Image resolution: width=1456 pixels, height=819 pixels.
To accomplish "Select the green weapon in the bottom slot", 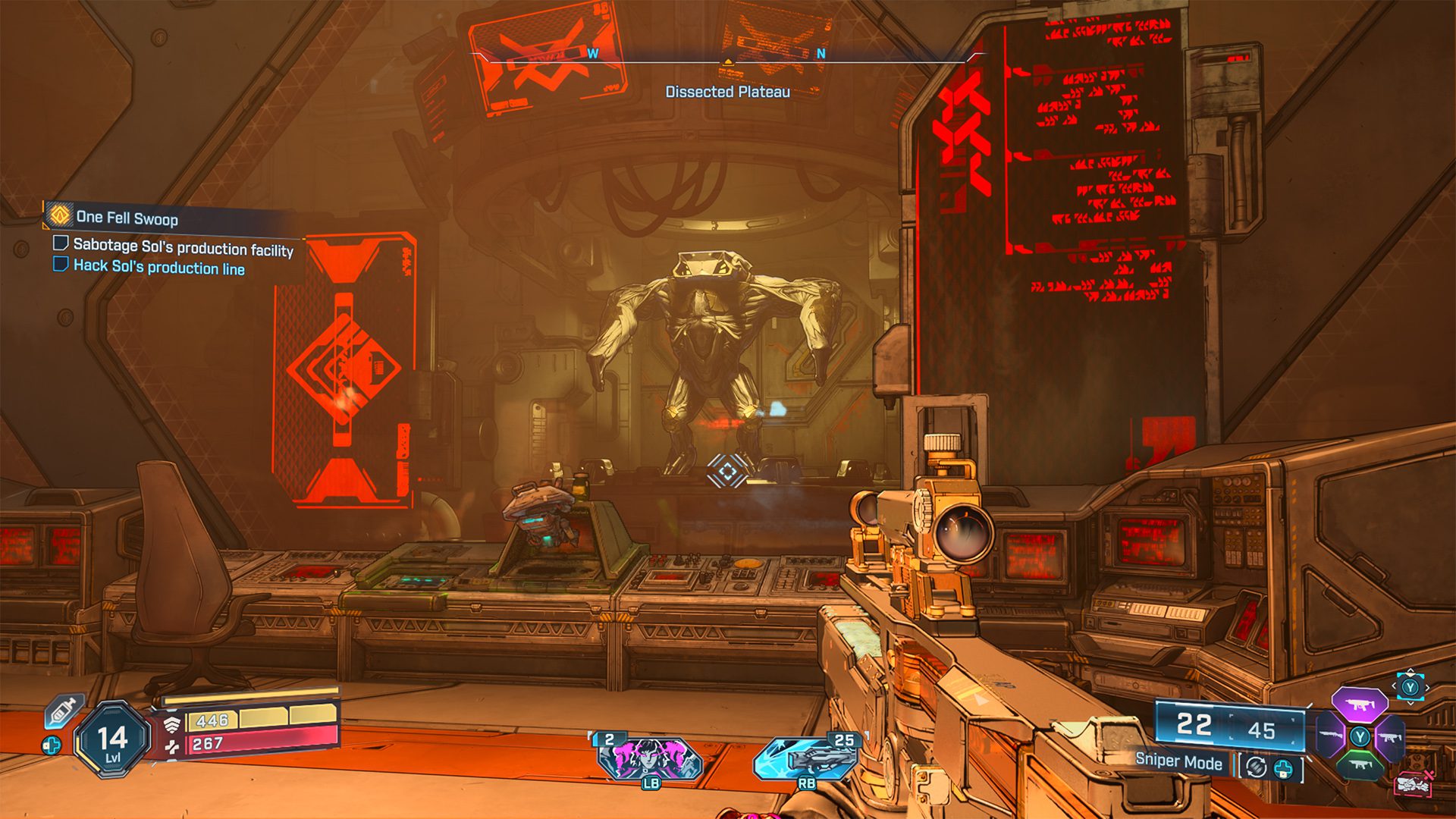I will [x=1360, y=765].
